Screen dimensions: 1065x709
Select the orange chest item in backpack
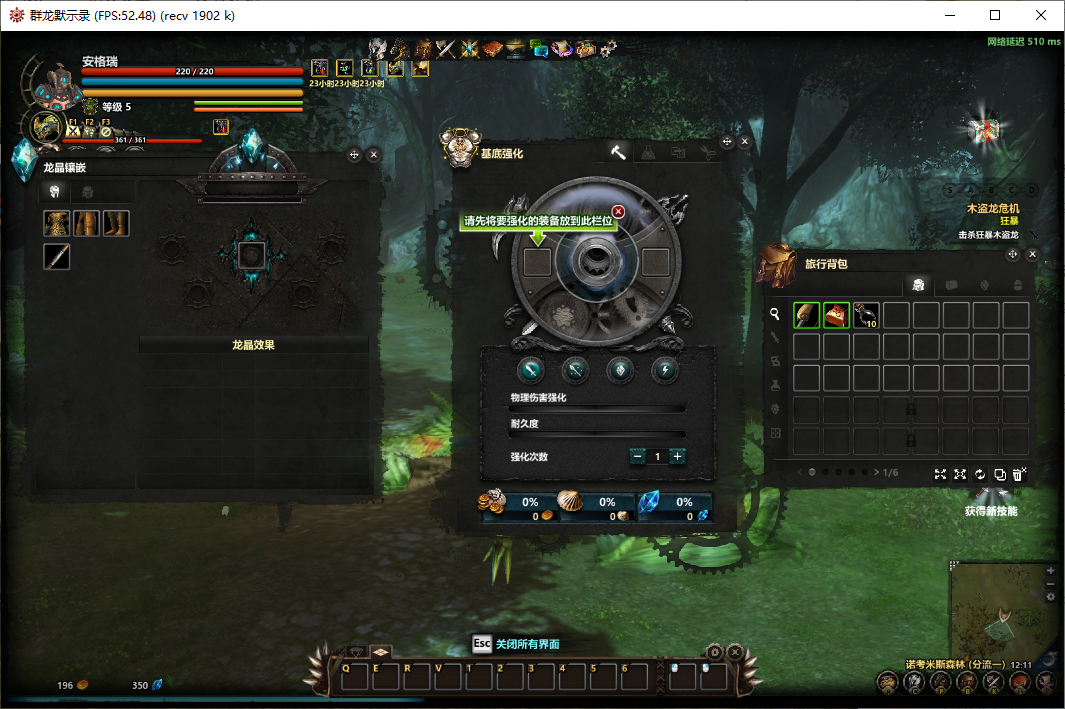(x=836, y=315)
